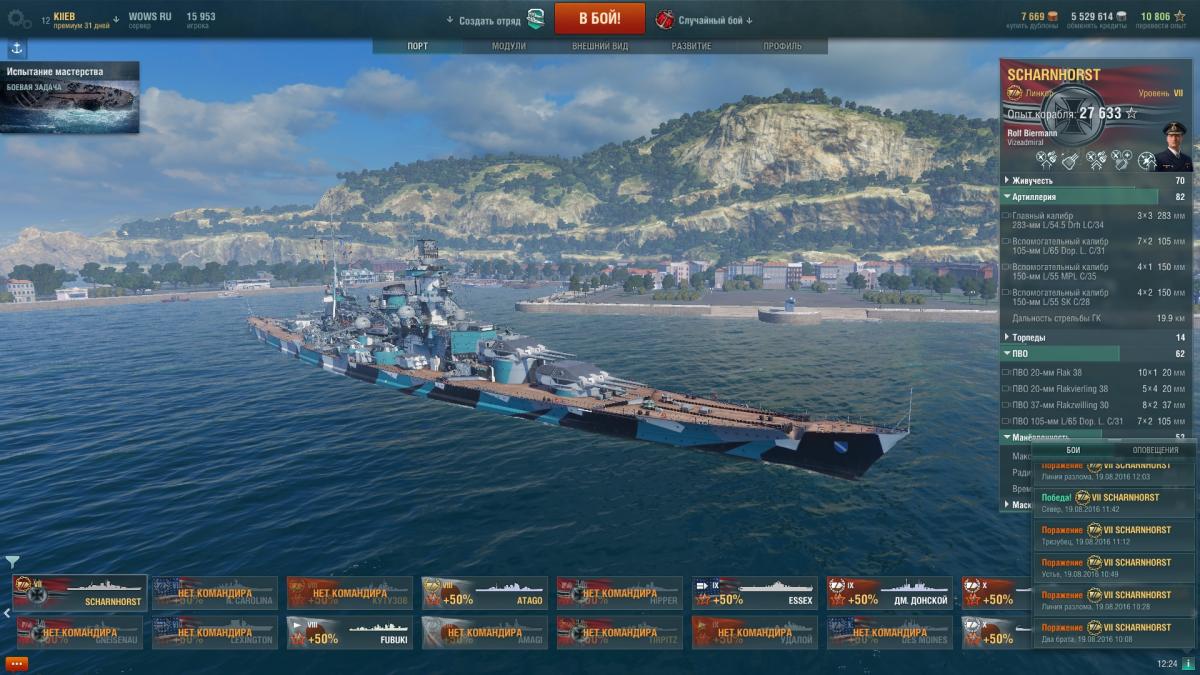
Task: Open commander Rolf Biermann's portrait
Action: [x=1173, y=145]
